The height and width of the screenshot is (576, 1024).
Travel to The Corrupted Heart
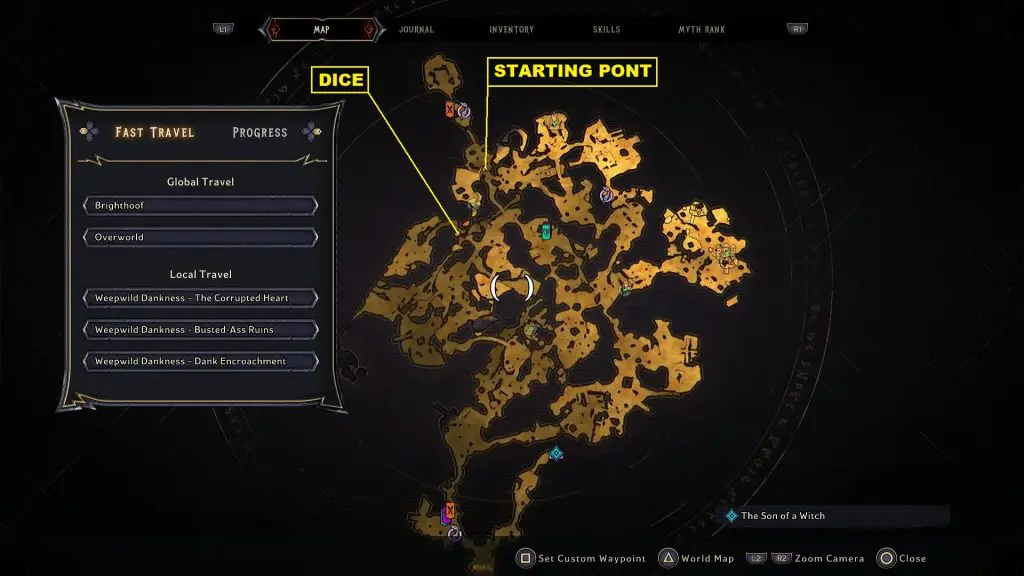[200, 298]
